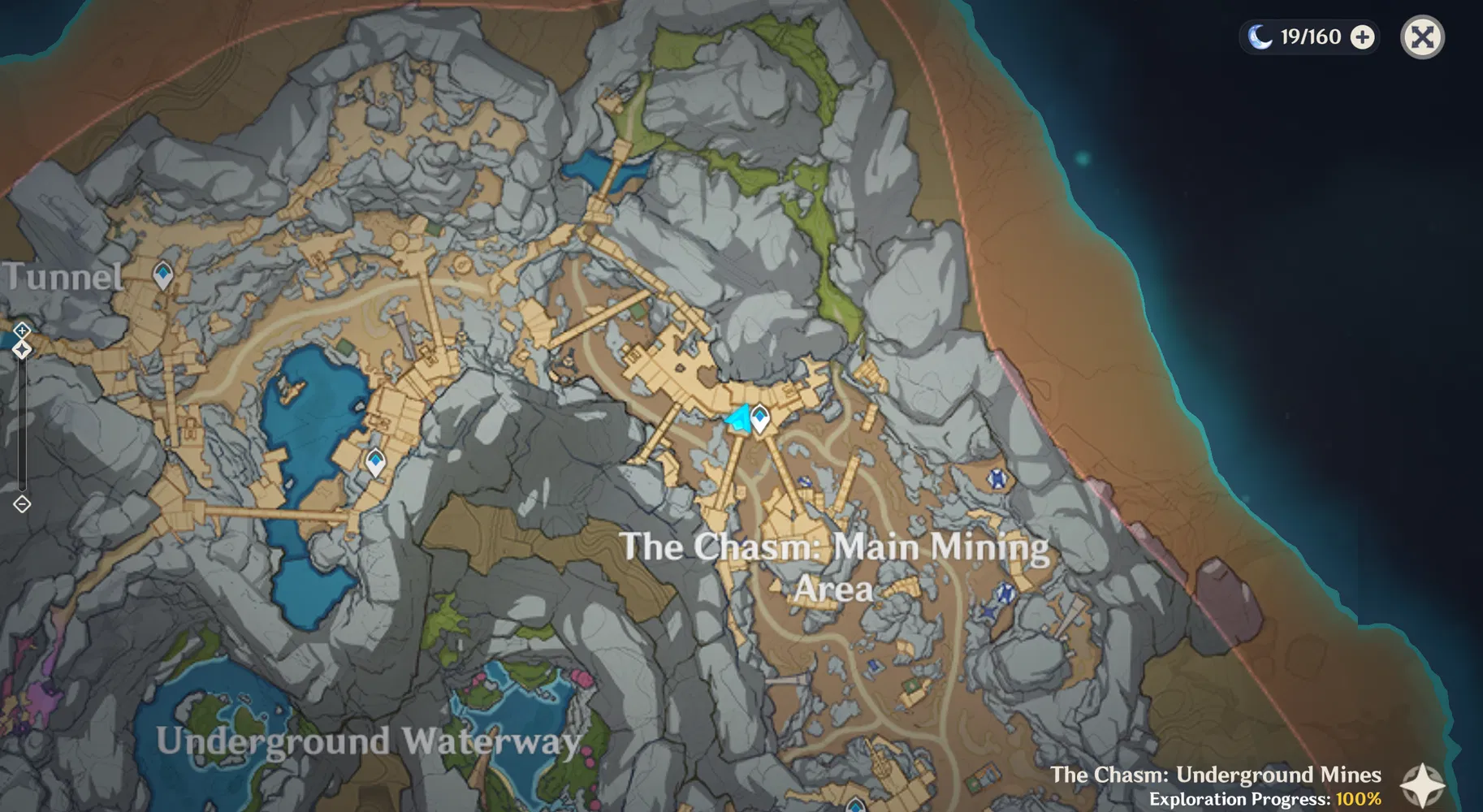Screen dimensions: 1483x812
Task: Select the four-pointed star icon on the zoom slider
Action: (21, 349)
